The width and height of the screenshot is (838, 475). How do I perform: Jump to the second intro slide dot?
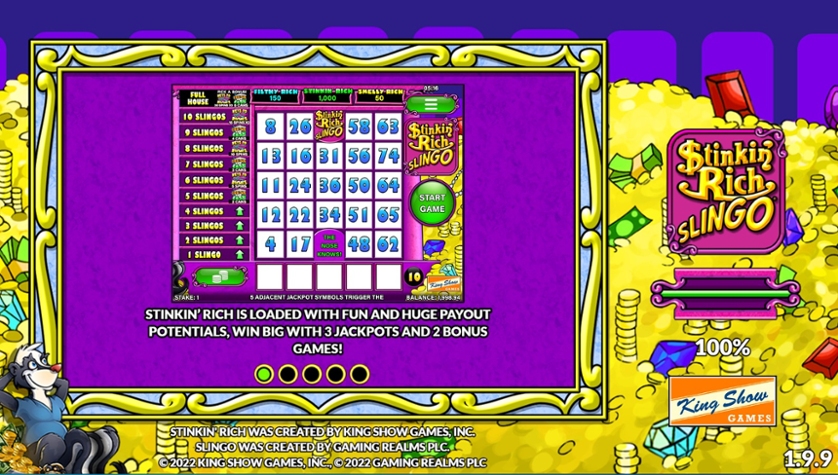click(x=288, y=374)
